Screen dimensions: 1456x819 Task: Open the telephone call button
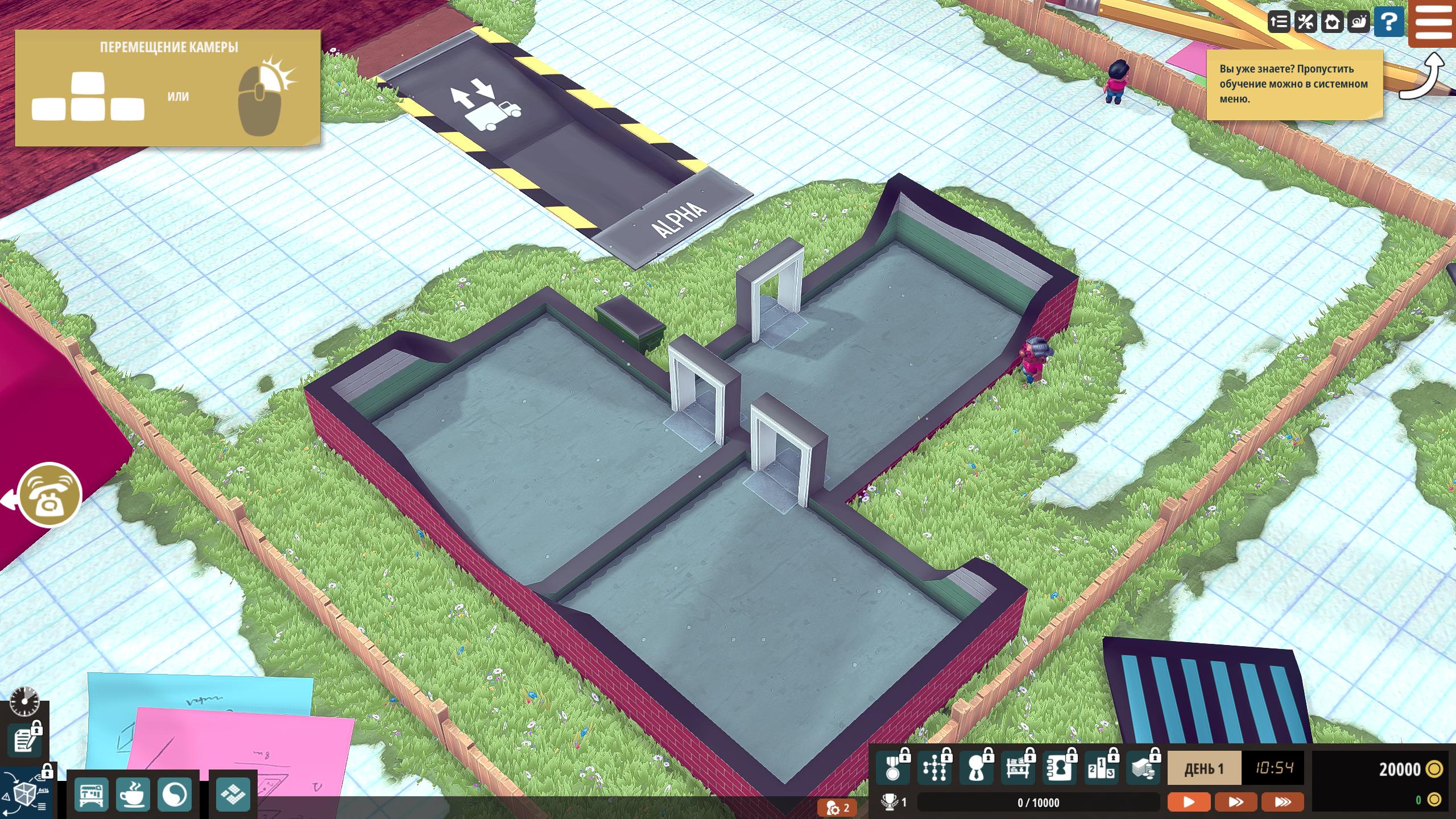click(x=50, y=495)
